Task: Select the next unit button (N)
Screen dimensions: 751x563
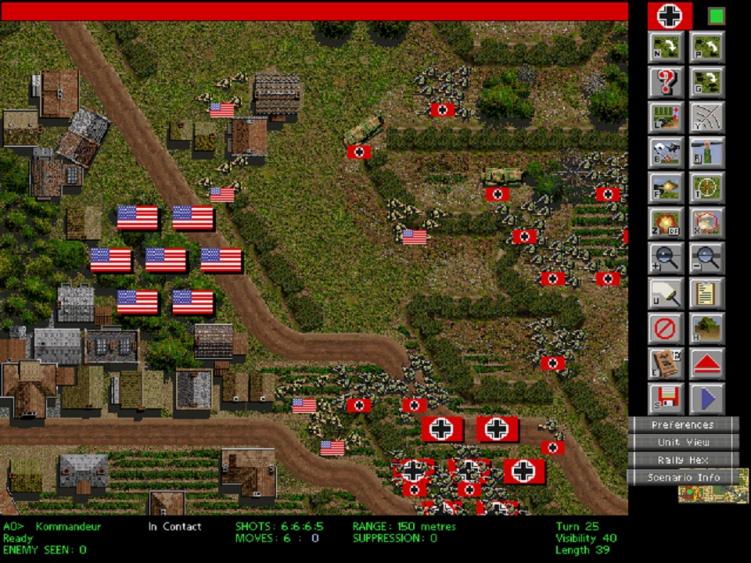Action: (665, 47)
